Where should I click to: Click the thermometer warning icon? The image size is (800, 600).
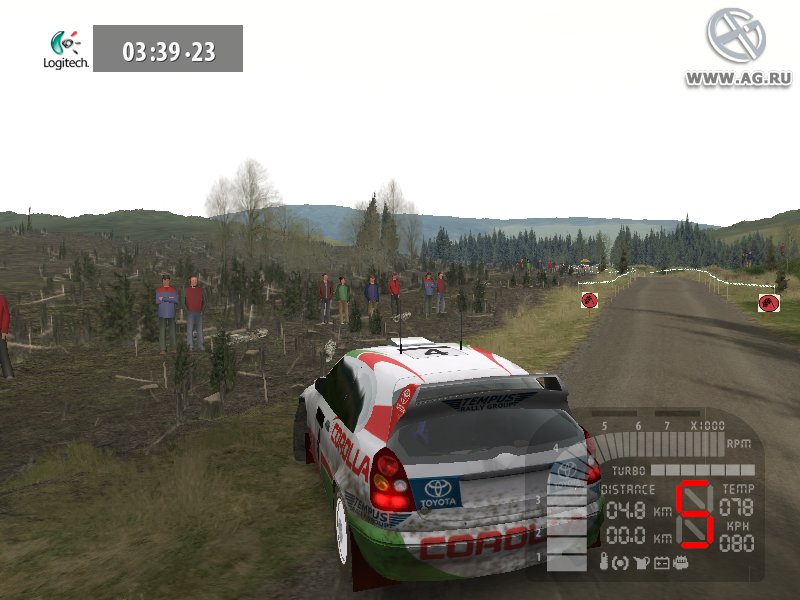coord(604,563)
